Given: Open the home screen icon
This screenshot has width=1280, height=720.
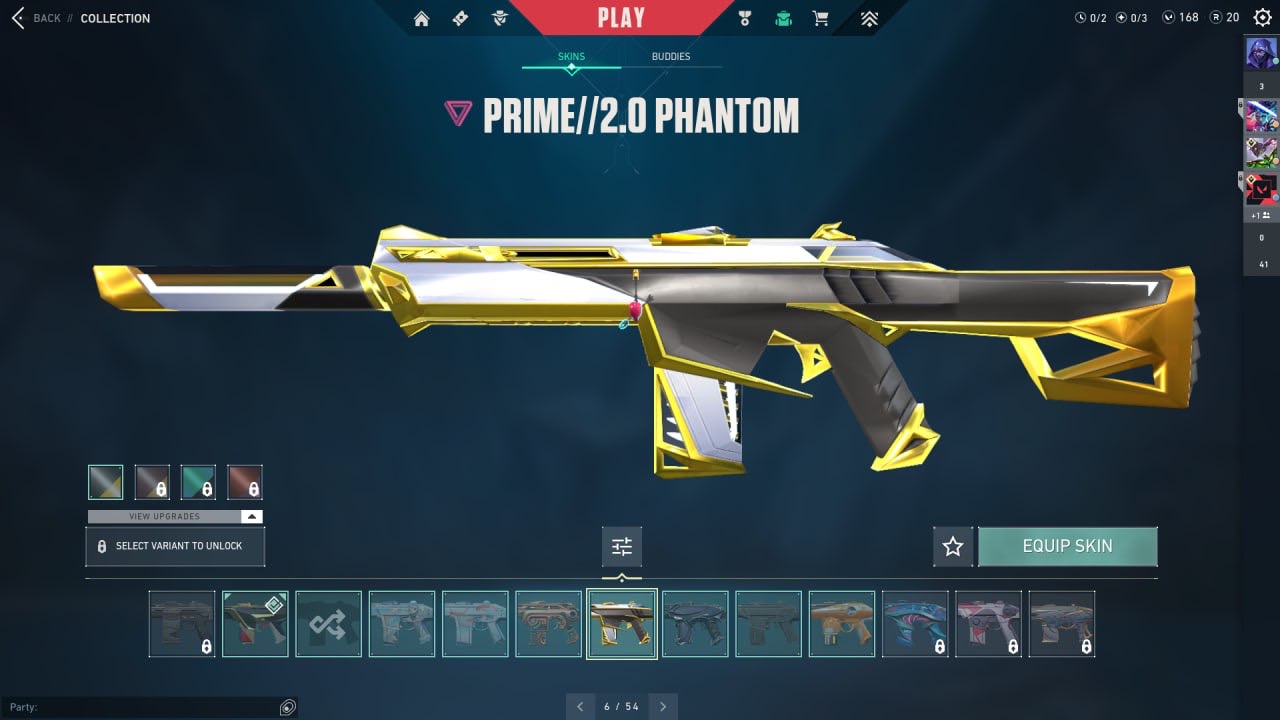Looking at the screenshot, I should tap(422, 18).
